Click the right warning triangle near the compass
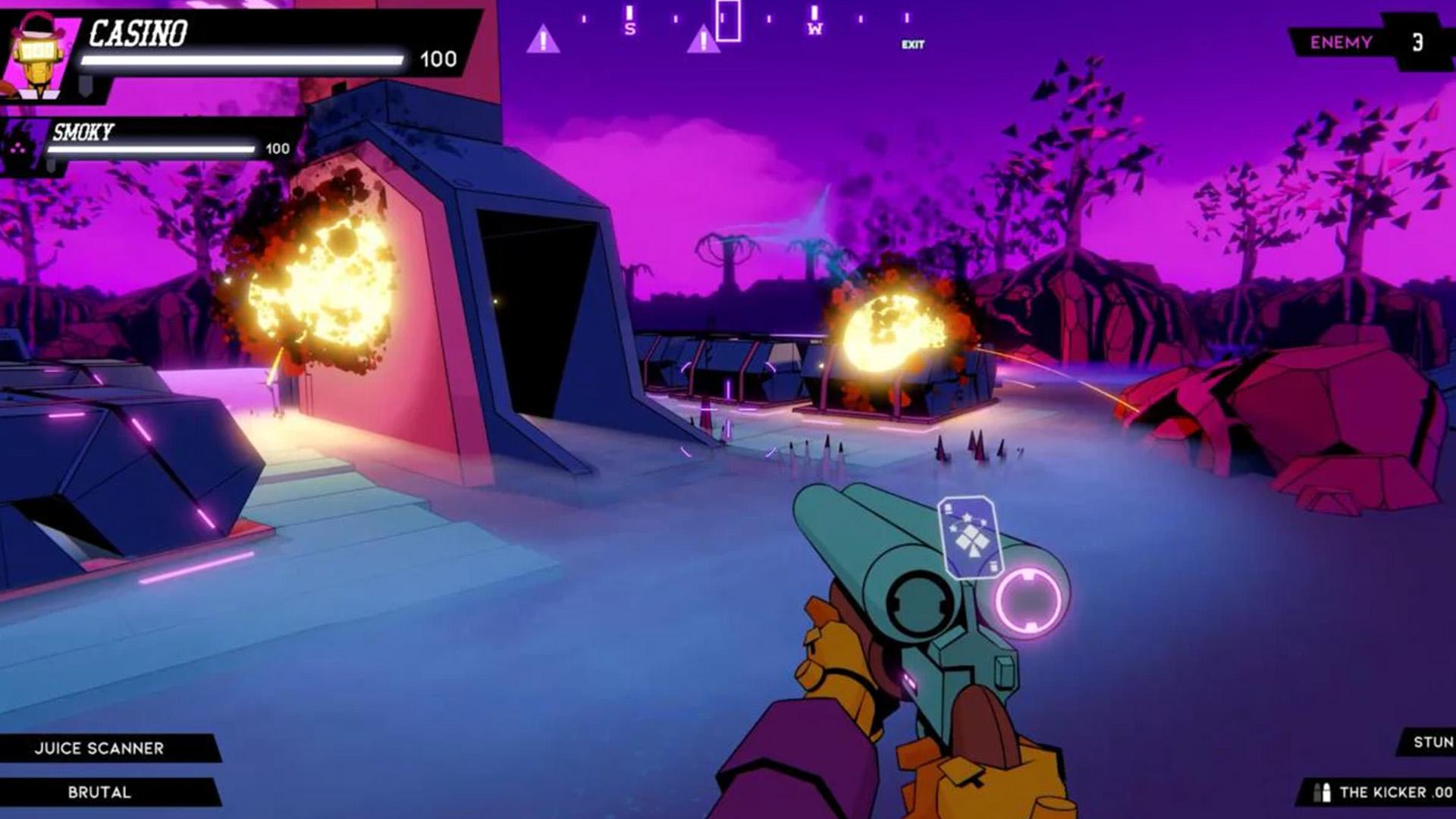This screenshot has height=819, width=1456. pyautogui.click(x=704, y=39)
